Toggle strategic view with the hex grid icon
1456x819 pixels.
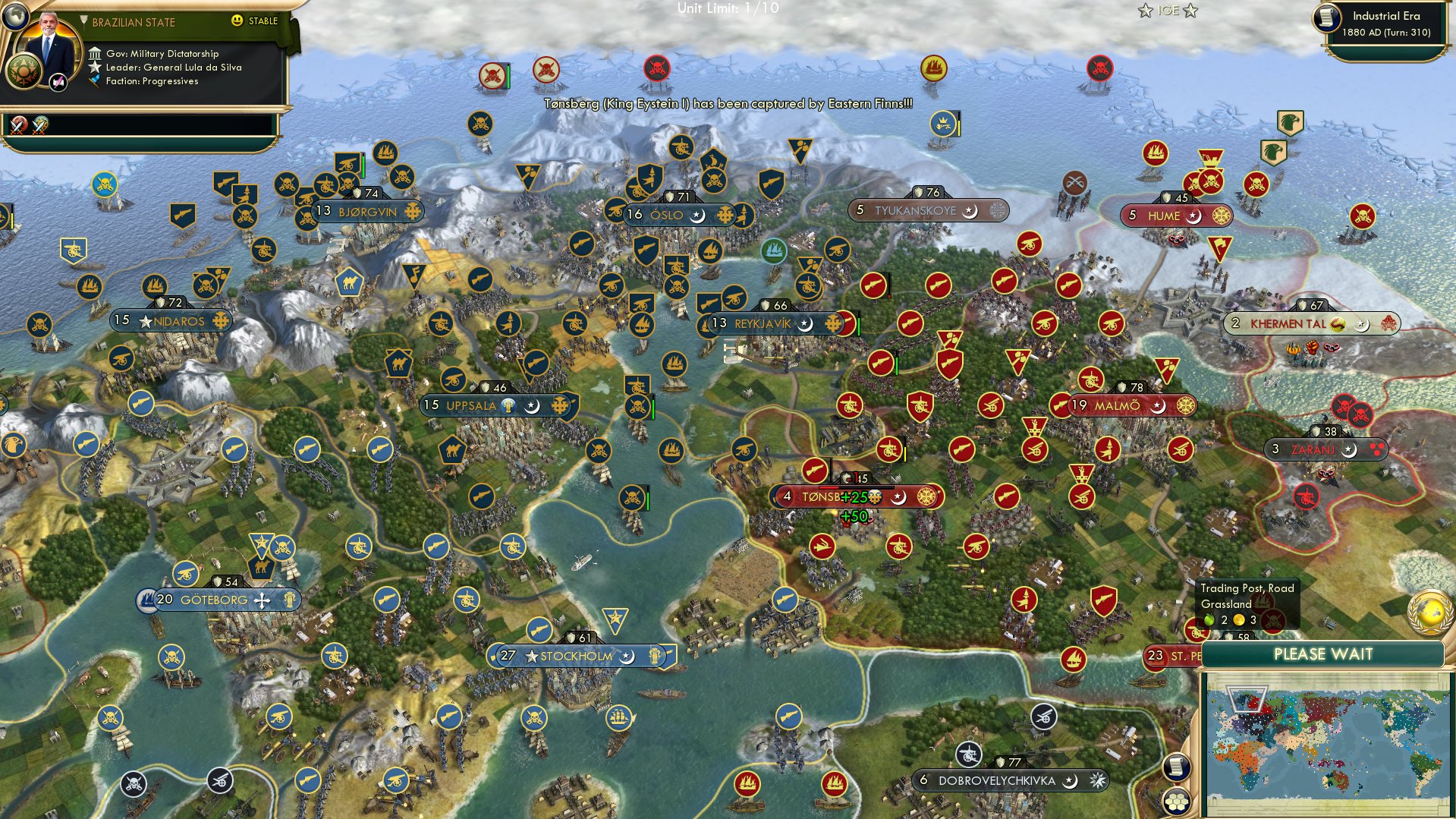[x=1175, y=801]
